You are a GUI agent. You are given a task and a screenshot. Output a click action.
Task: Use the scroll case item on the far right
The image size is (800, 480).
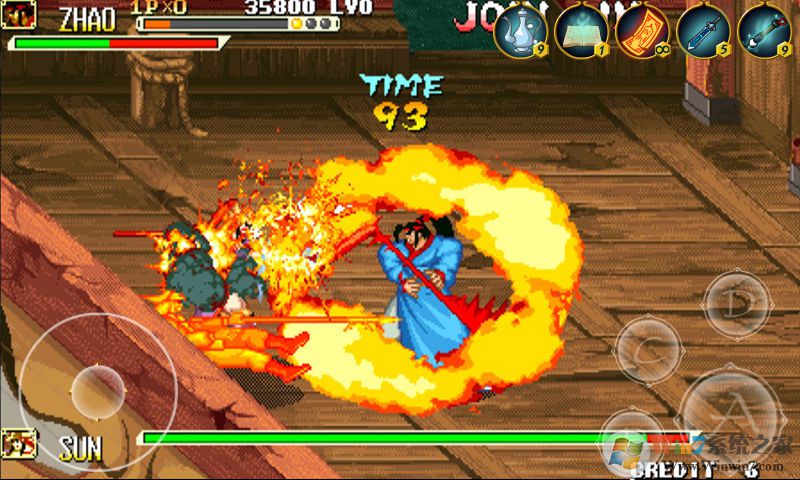point(765,30)
